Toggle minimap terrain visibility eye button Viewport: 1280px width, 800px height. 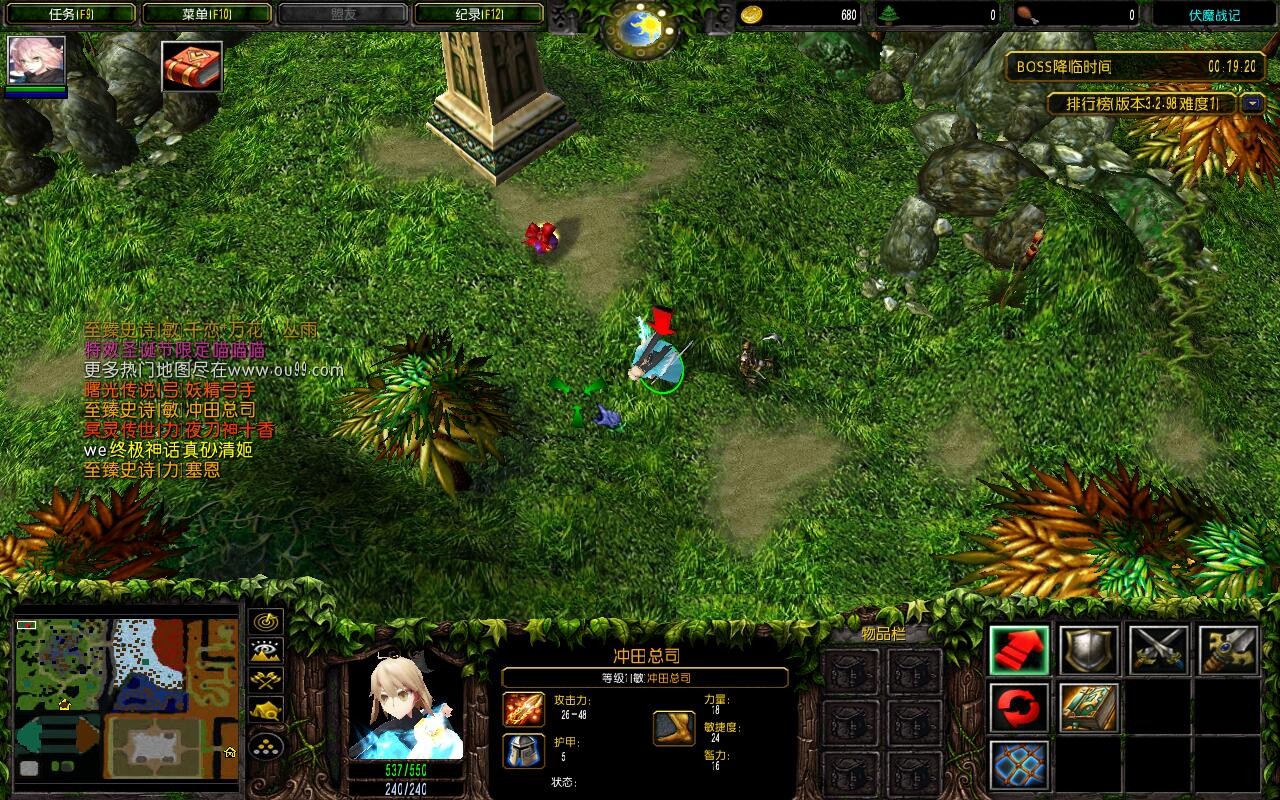[x=266, y=652]
